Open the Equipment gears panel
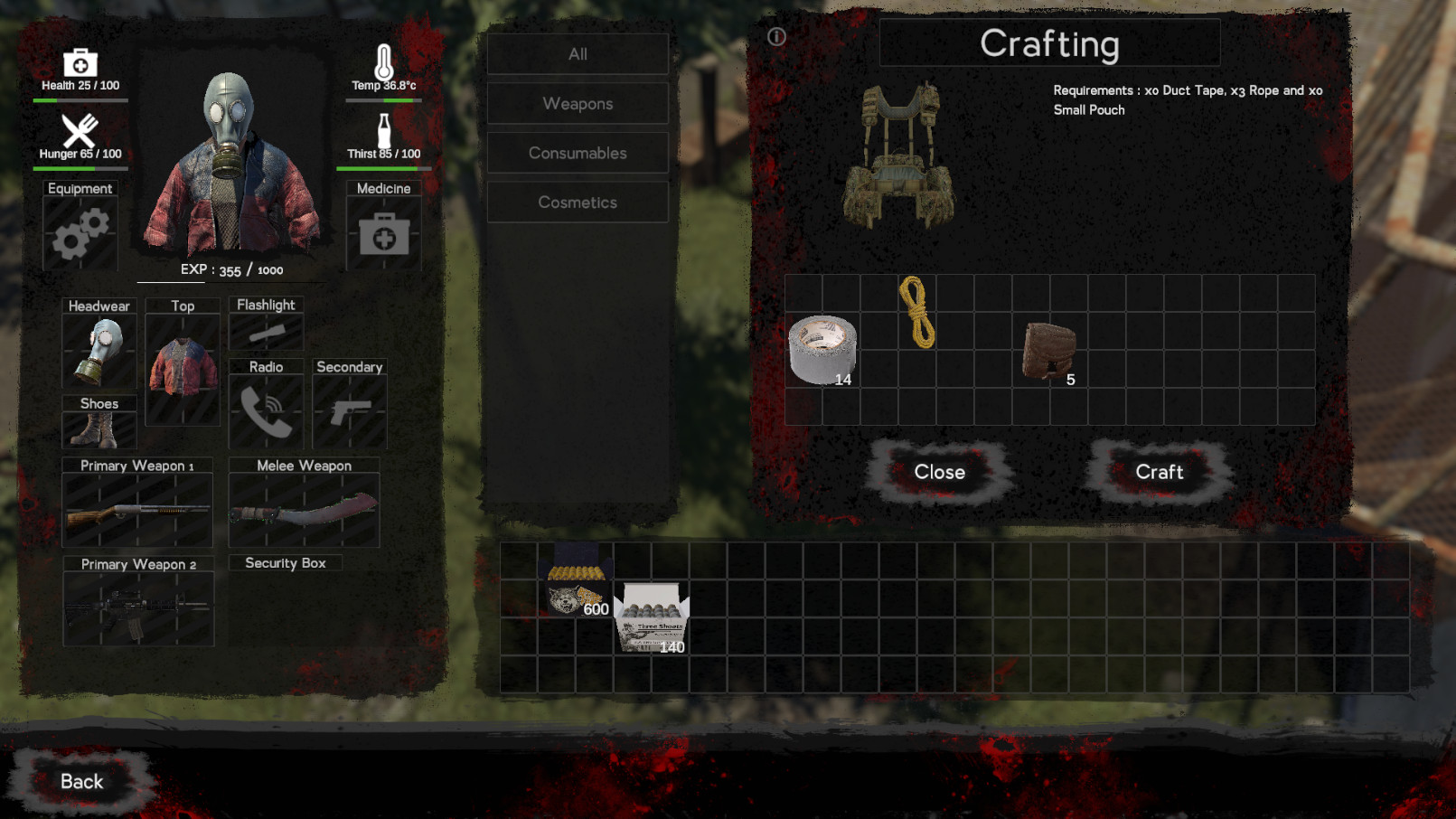Image resolution: width=1456 pixels, height=819 pixels. [80, 233]
